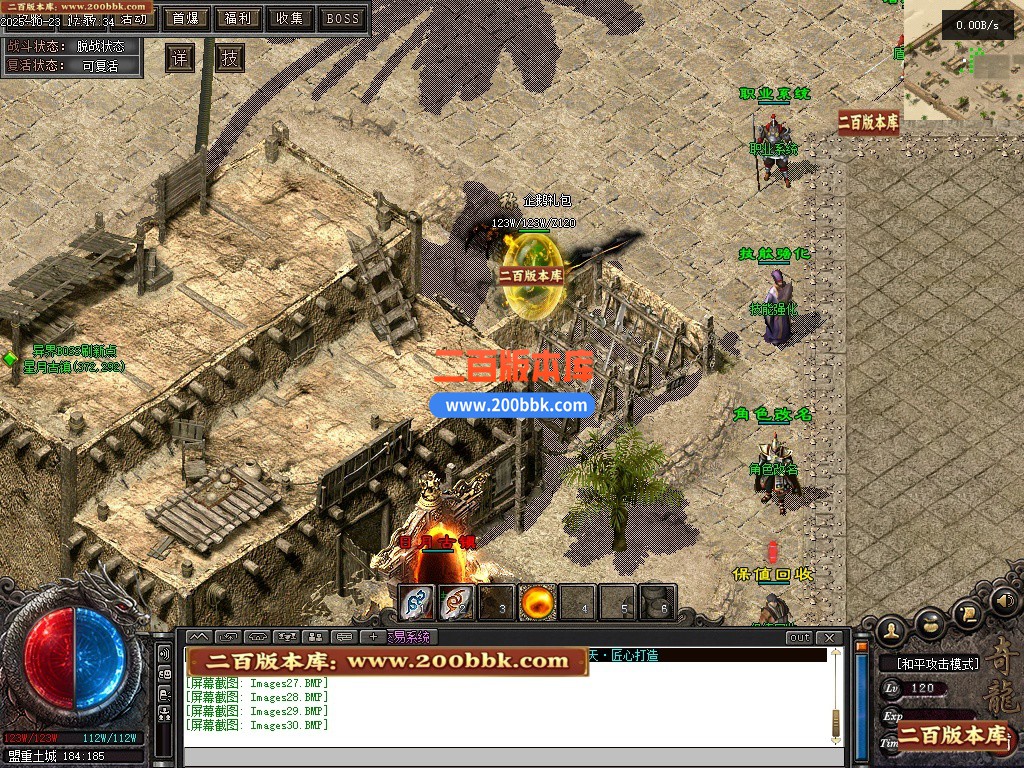Open the bag inventory icon
1024x768 pixels.
click(931, 623)
